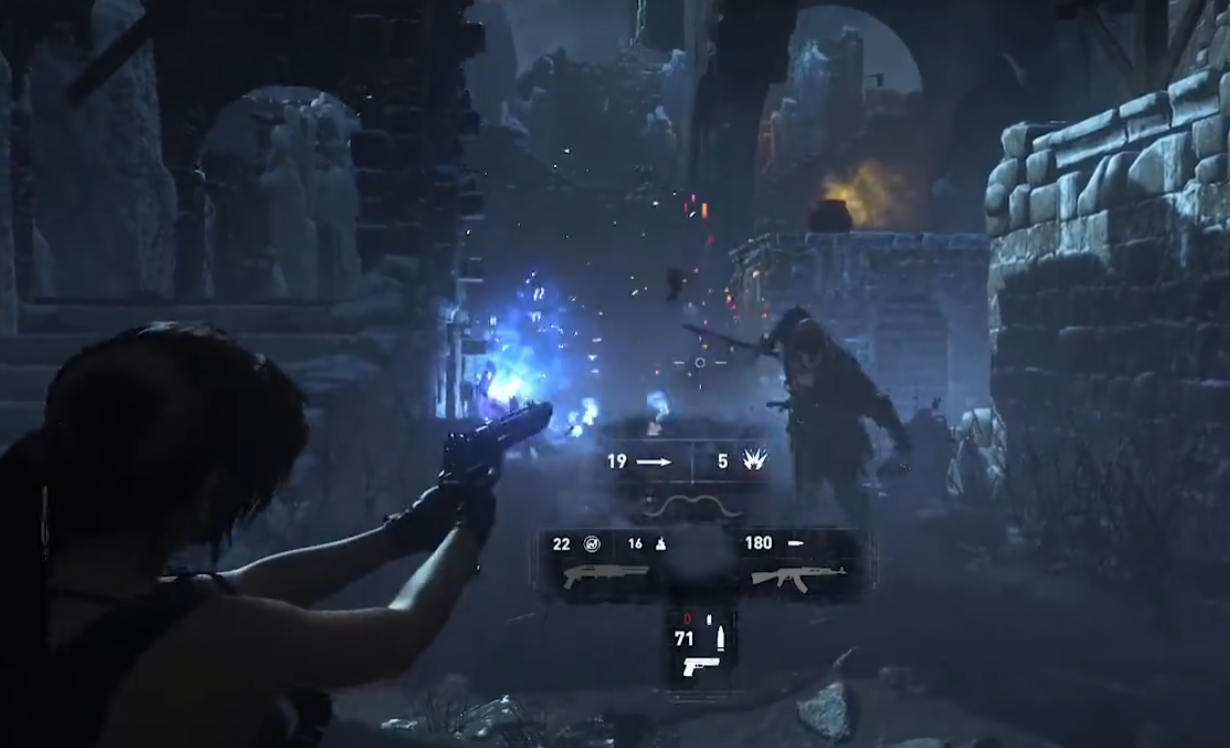The height and width of the screenshot is (748, 1230).
Task: Equip the assault rifle weapon slot
Action: tap(798, 577)
